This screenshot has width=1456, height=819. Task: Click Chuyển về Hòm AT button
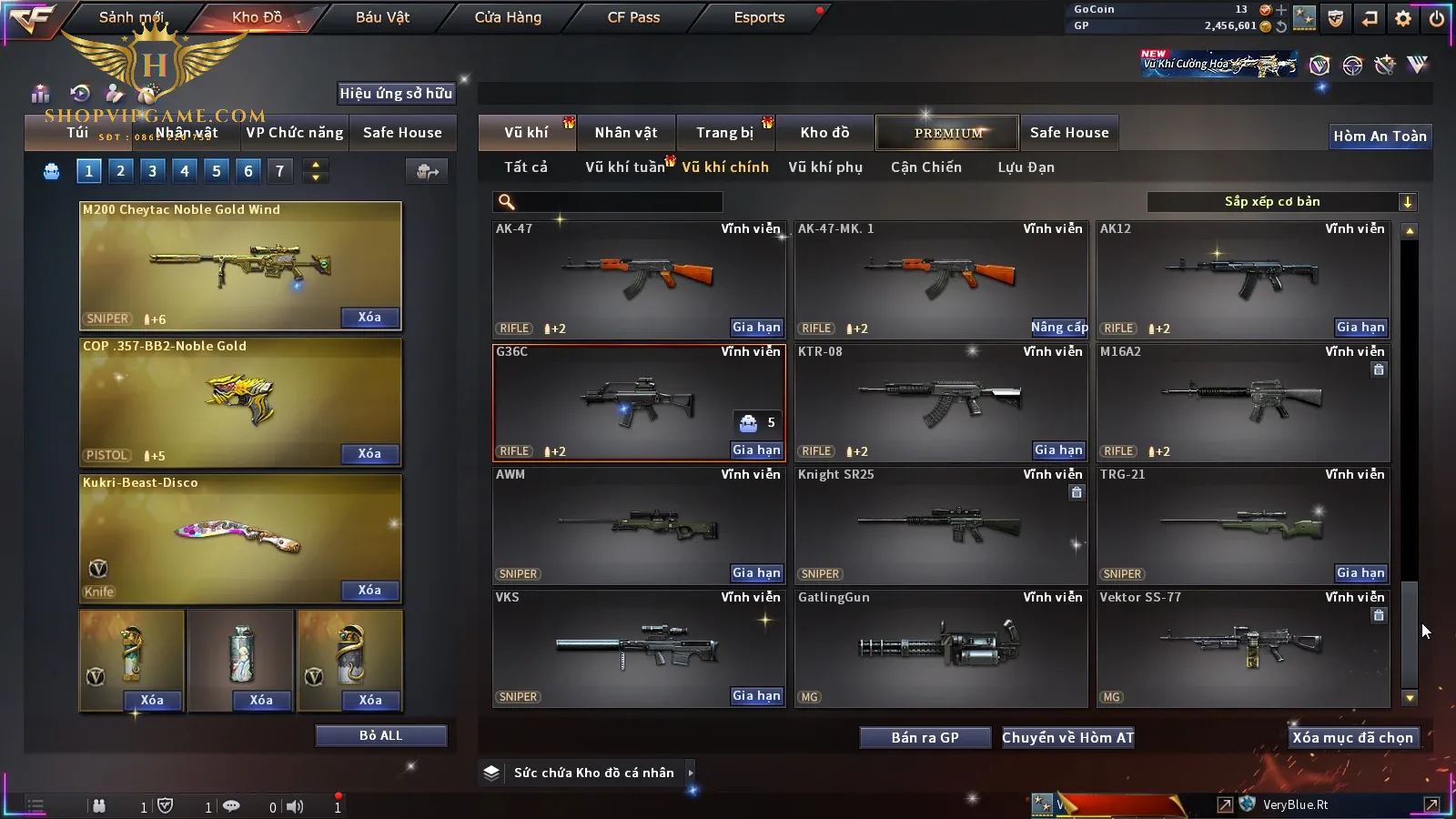pyautogui.click(x=1067, y=738)
